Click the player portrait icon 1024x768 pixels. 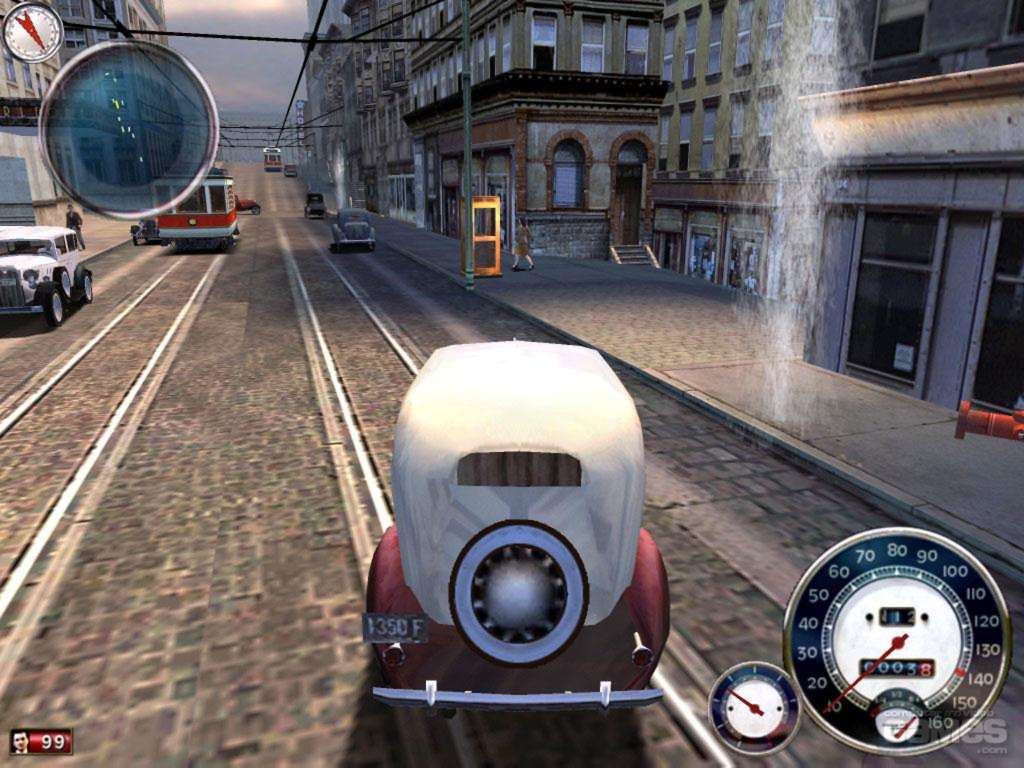[x=21, y=741]
